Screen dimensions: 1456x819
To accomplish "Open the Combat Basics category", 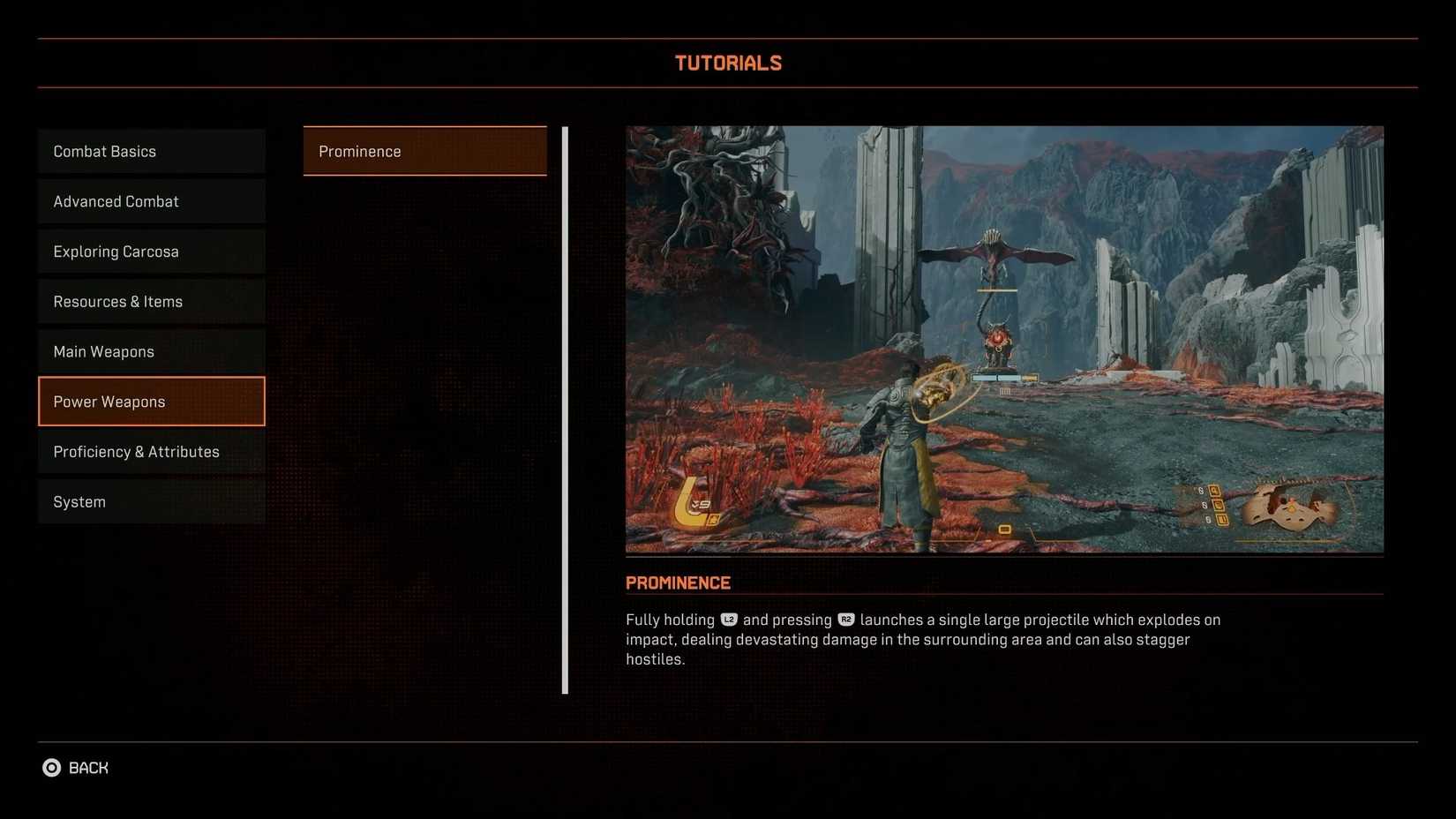I will [151, 151].
